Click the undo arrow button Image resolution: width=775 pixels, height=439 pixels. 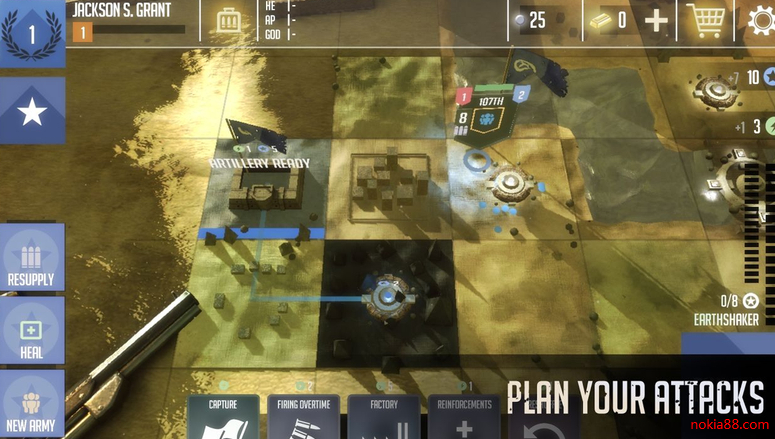point(539,426)
